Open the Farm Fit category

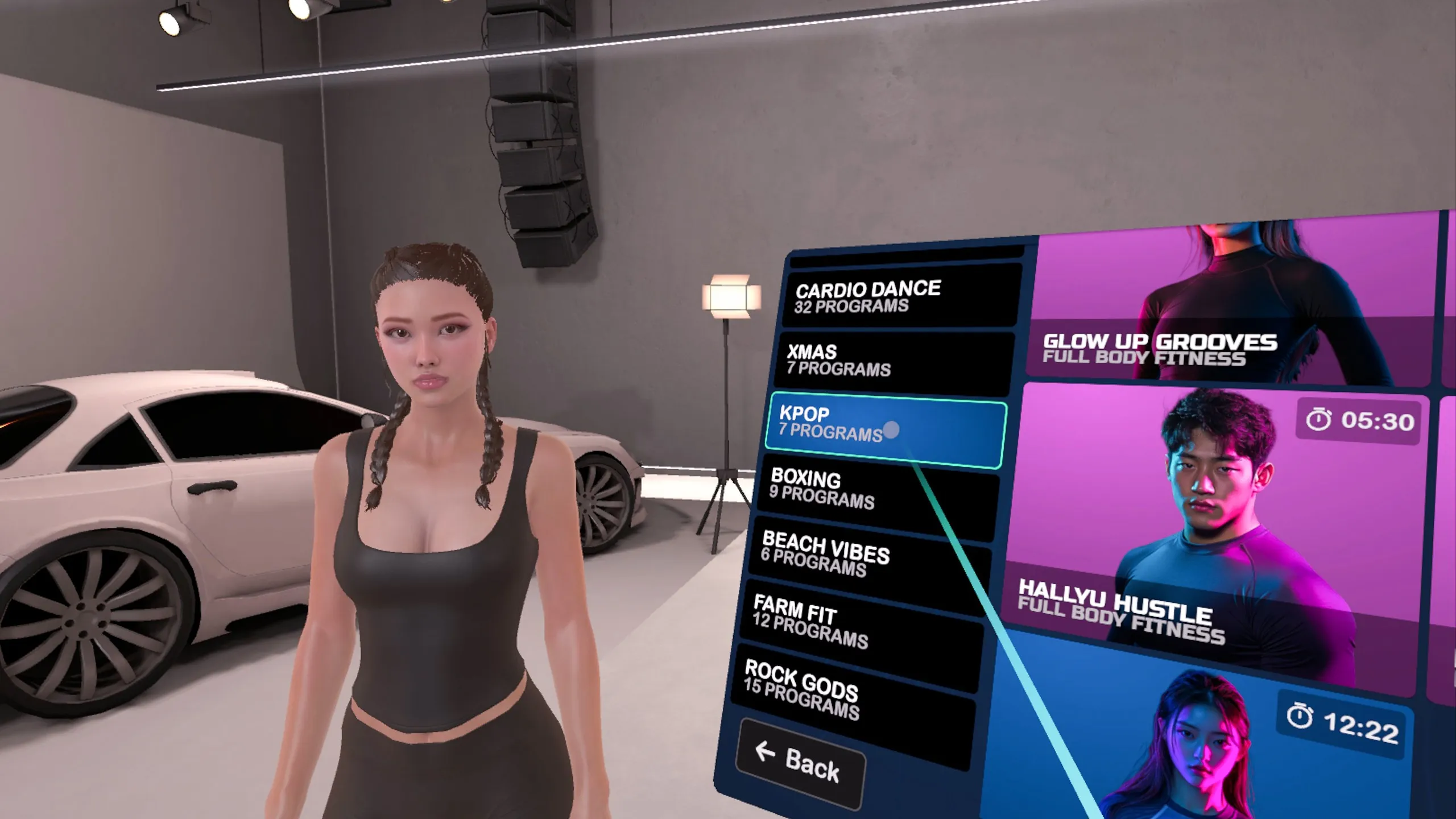coord(862,623)
